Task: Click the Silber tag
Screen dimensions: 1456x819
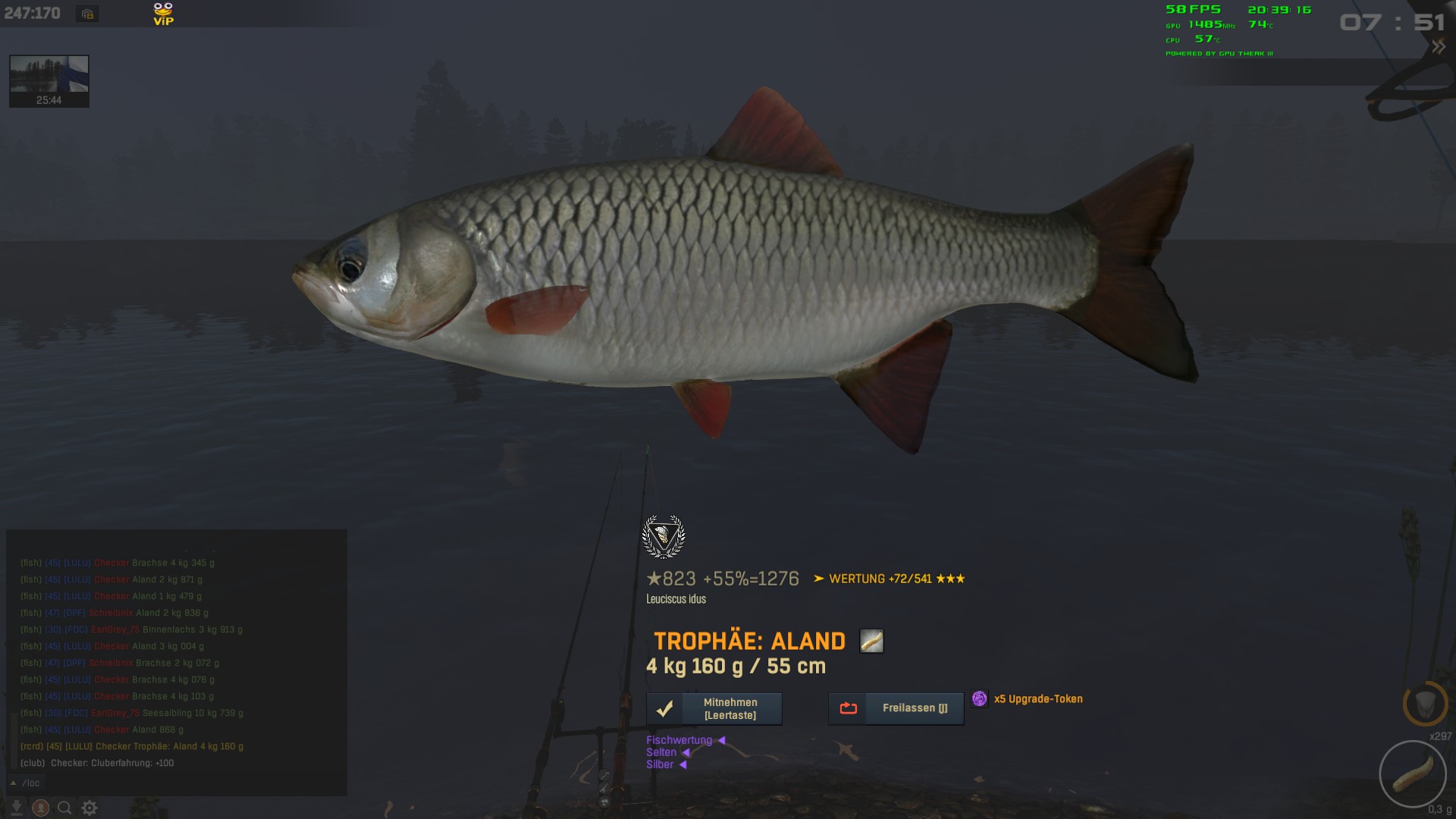Action: tap(660, 764)
